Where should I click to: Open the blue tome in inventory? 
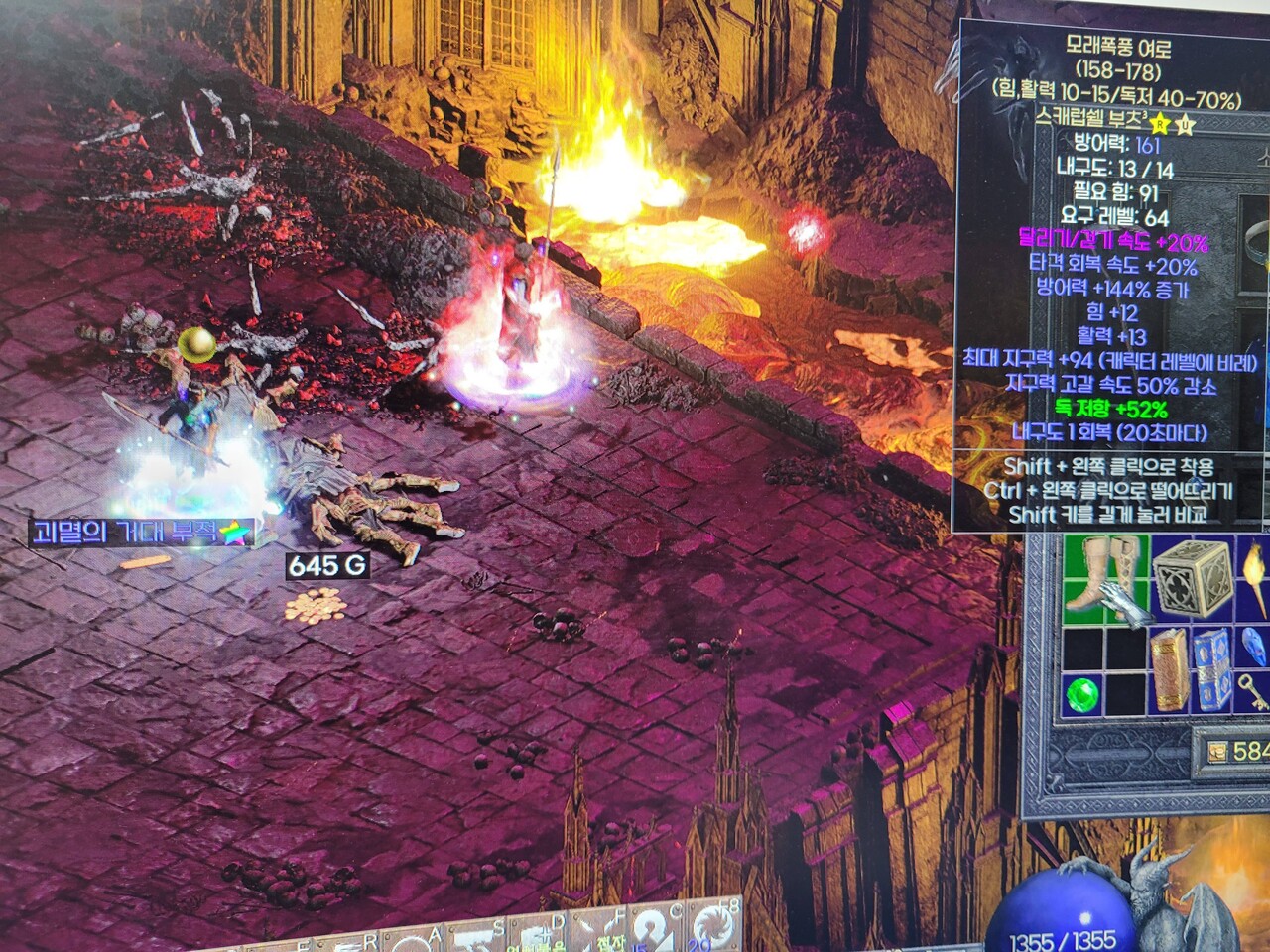pyautogui.click(x=1210, y=669)
